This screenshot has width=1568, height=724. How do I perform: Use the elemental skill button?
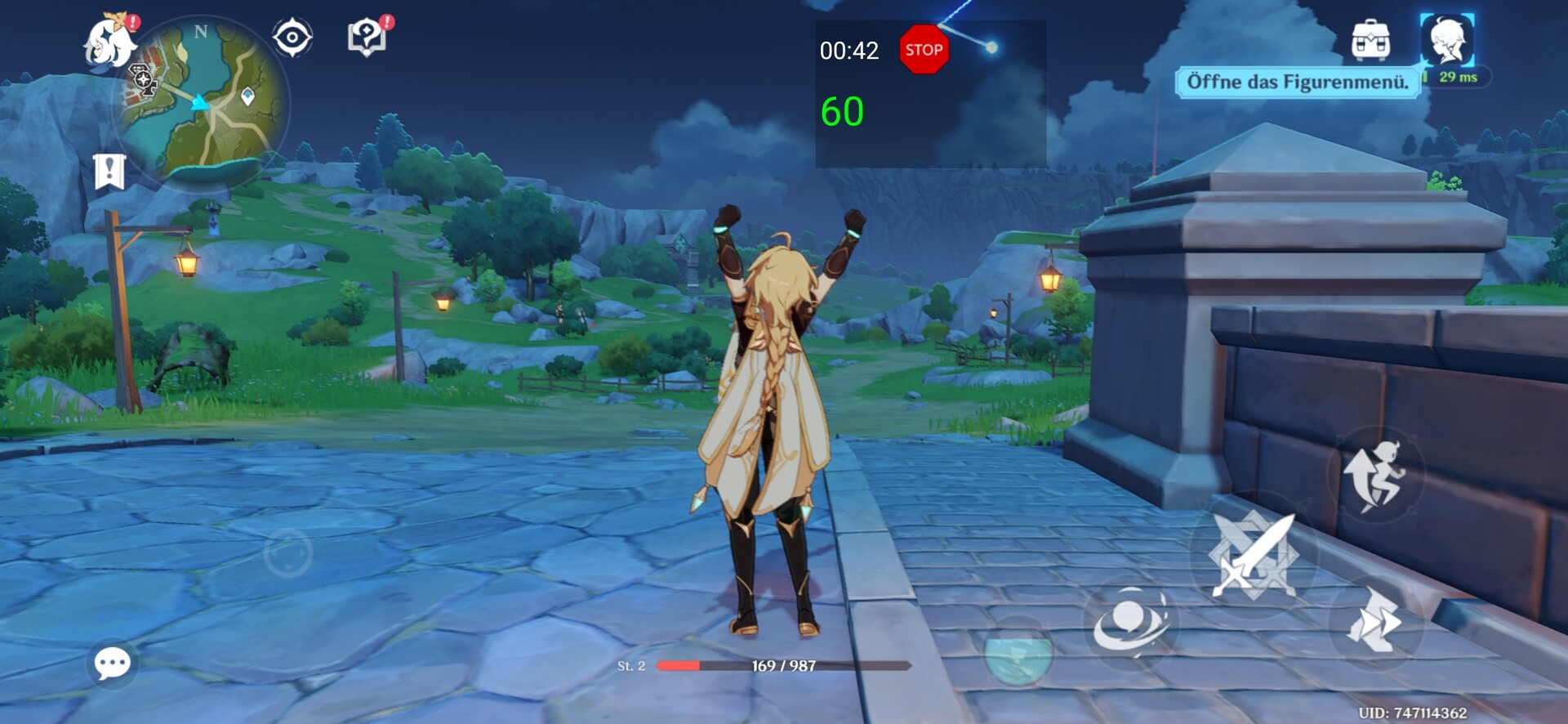(x=1131, y=622)
